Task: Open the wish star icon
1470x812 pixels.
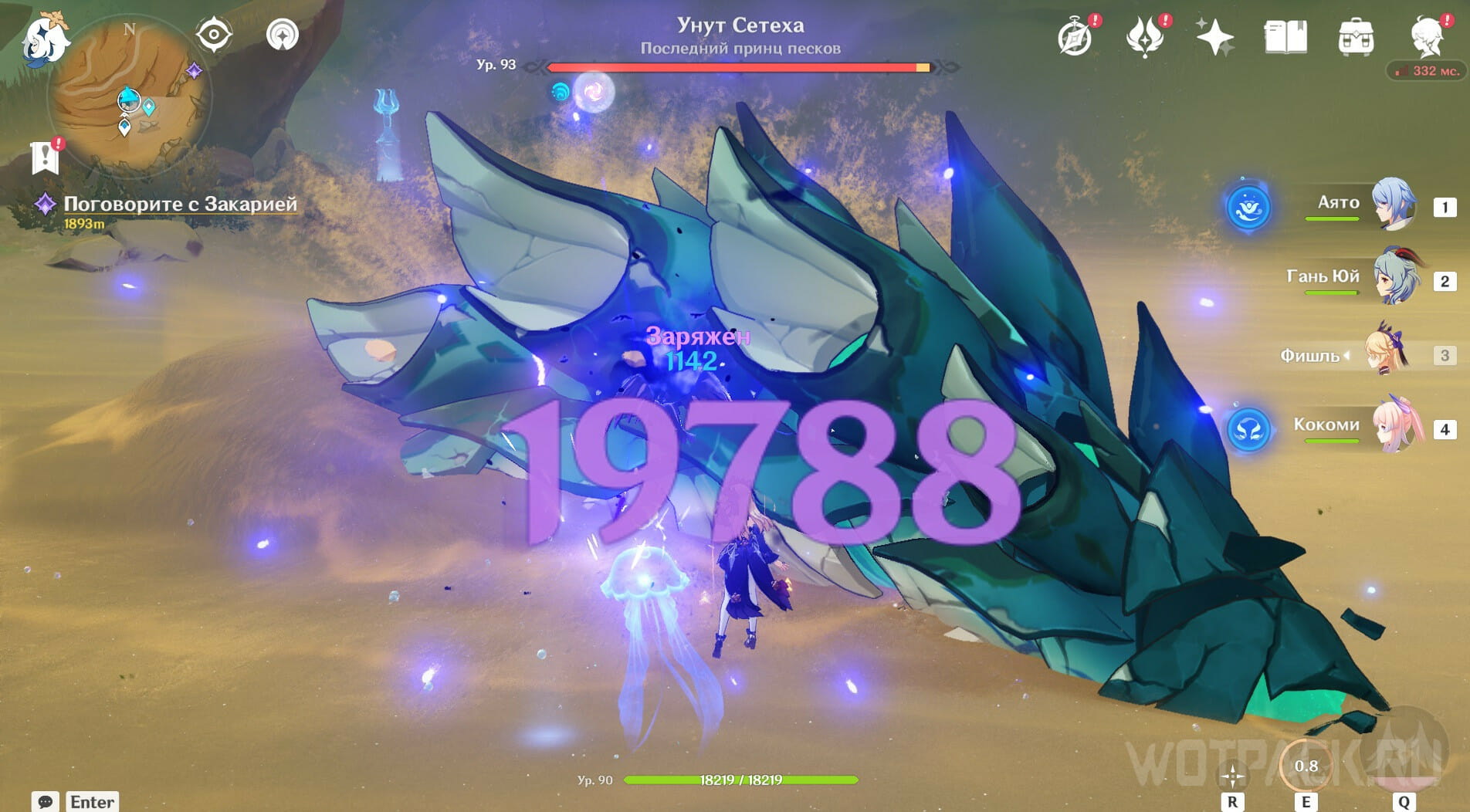Action: 1214,37
